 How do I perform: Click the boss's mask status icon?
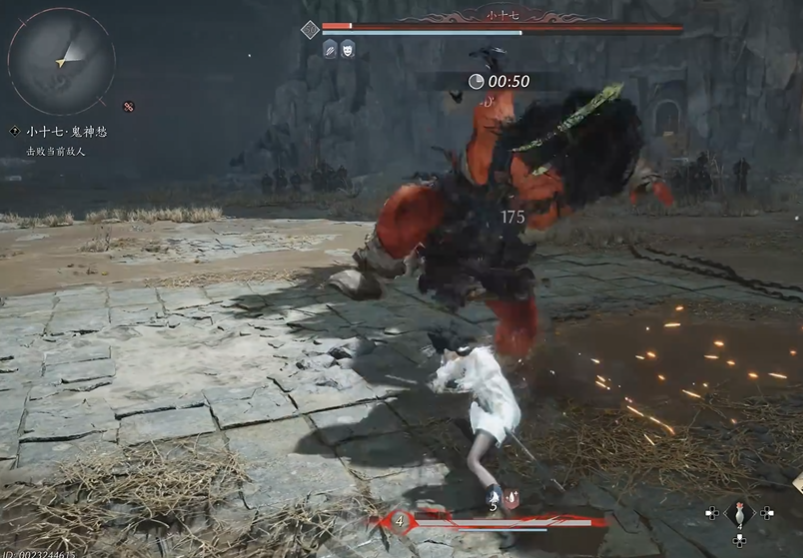tap(347, 48)
